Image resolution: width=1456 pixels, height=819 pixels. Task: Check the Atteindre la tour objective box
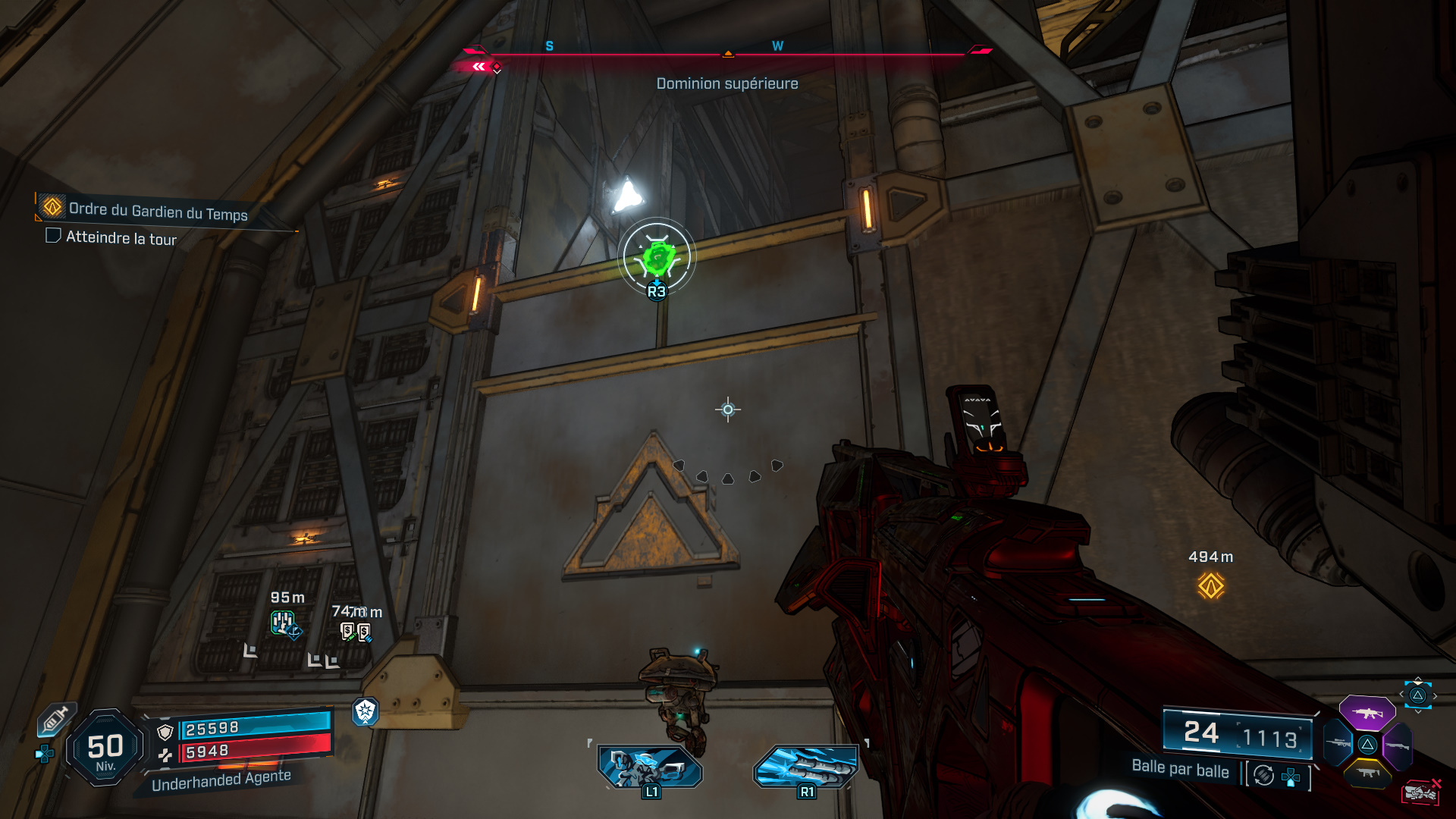[x=52, y=237]
